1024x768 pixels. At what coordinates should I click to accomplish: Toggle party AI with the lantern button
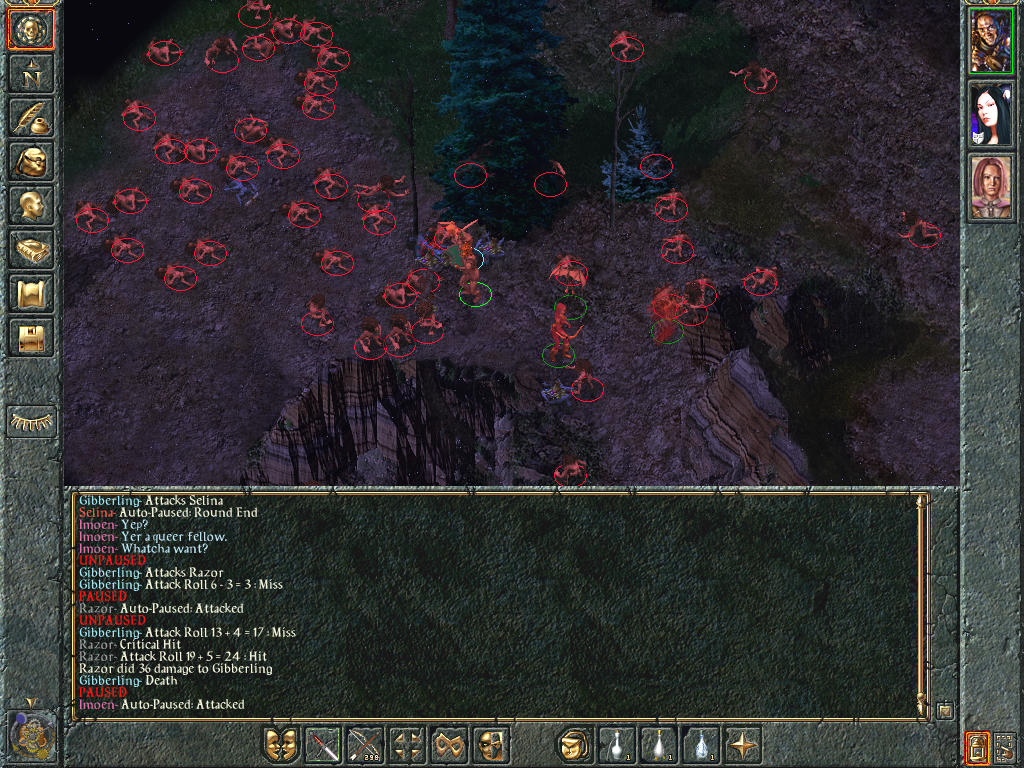click(977, 746)
